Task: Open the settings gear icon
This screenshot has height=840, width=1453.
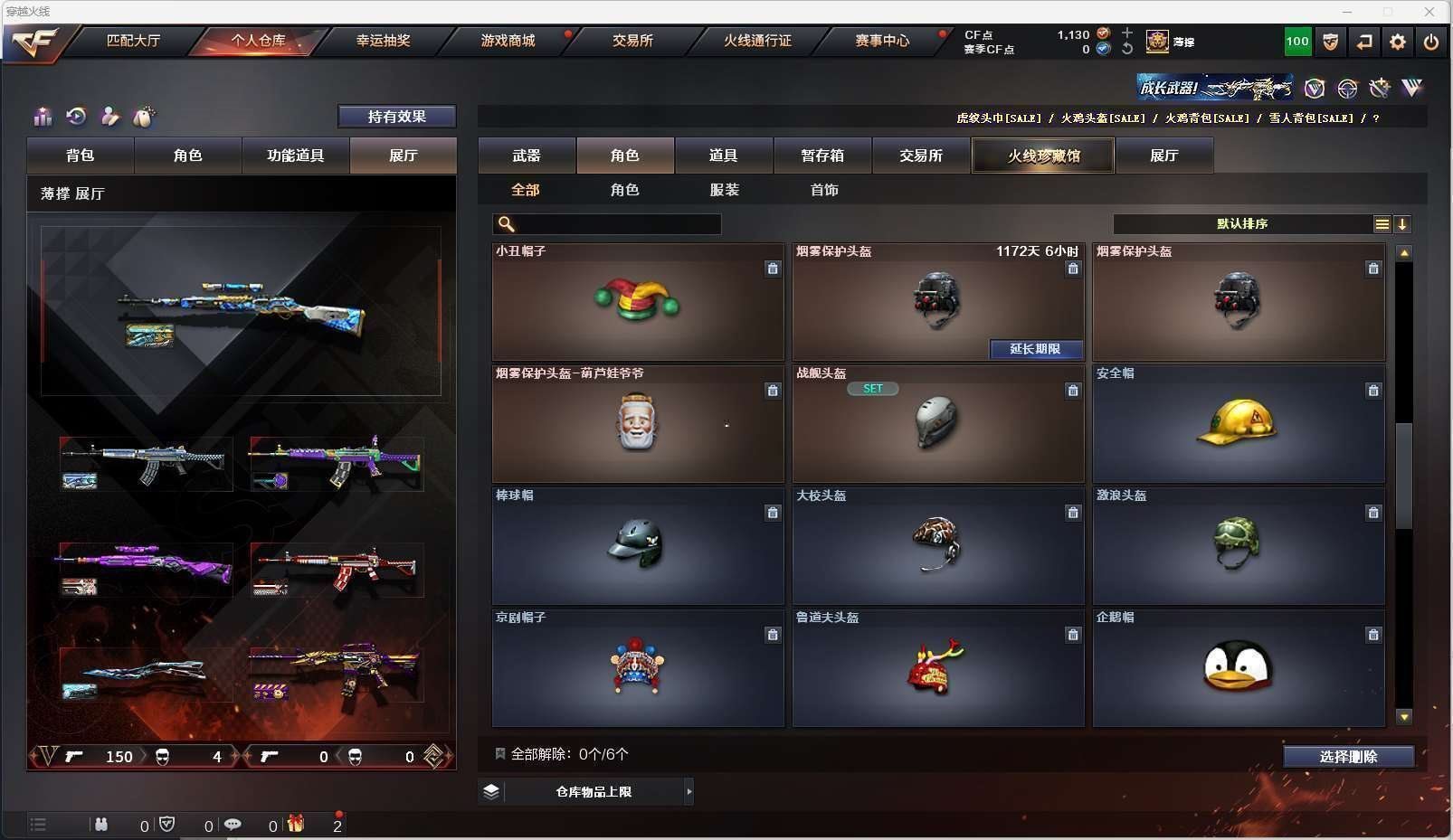Action: 1398,42
